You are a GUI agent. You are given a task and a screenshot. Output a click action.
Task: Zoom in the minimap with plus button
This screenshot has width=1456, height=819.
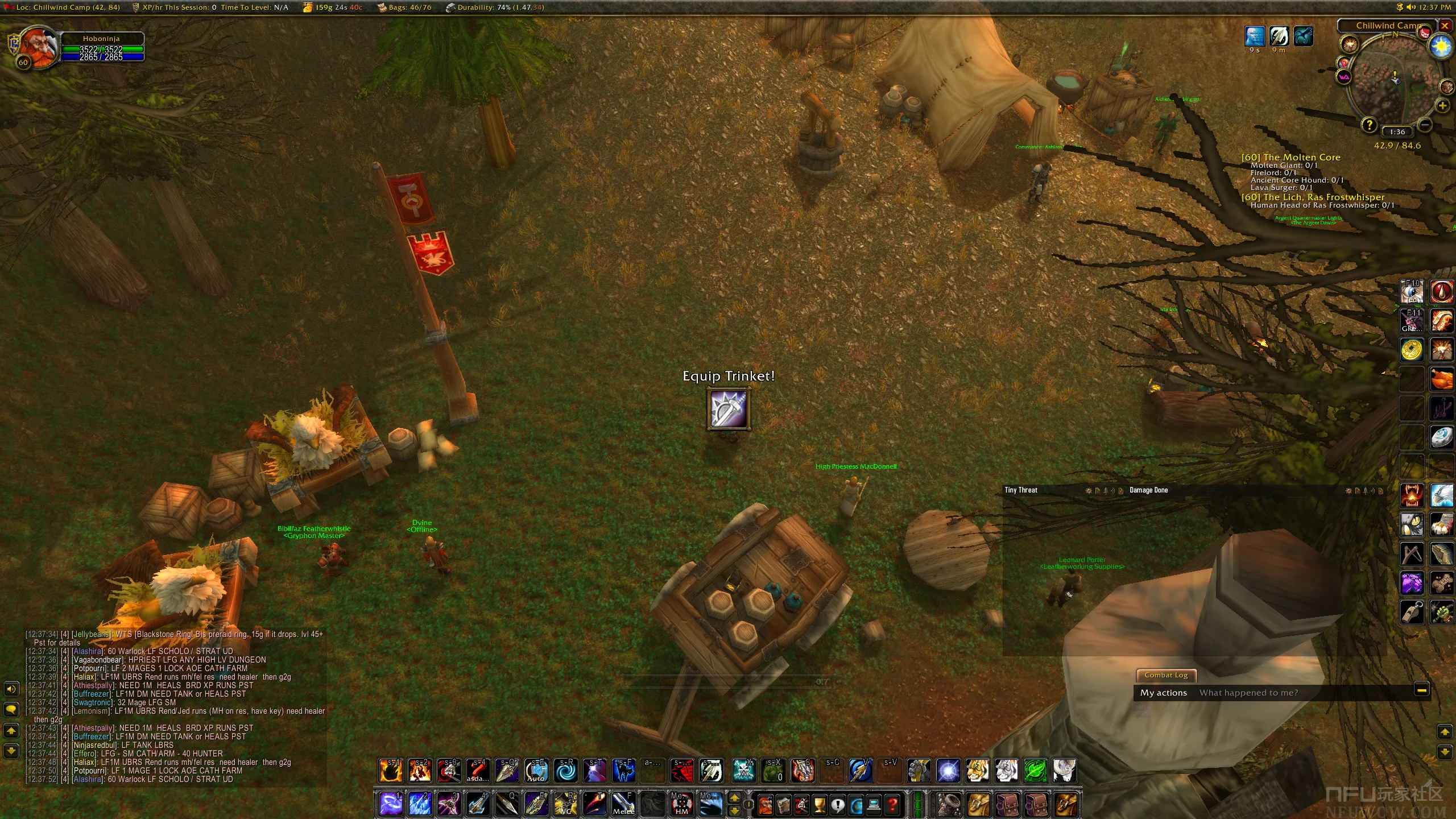1442,105
